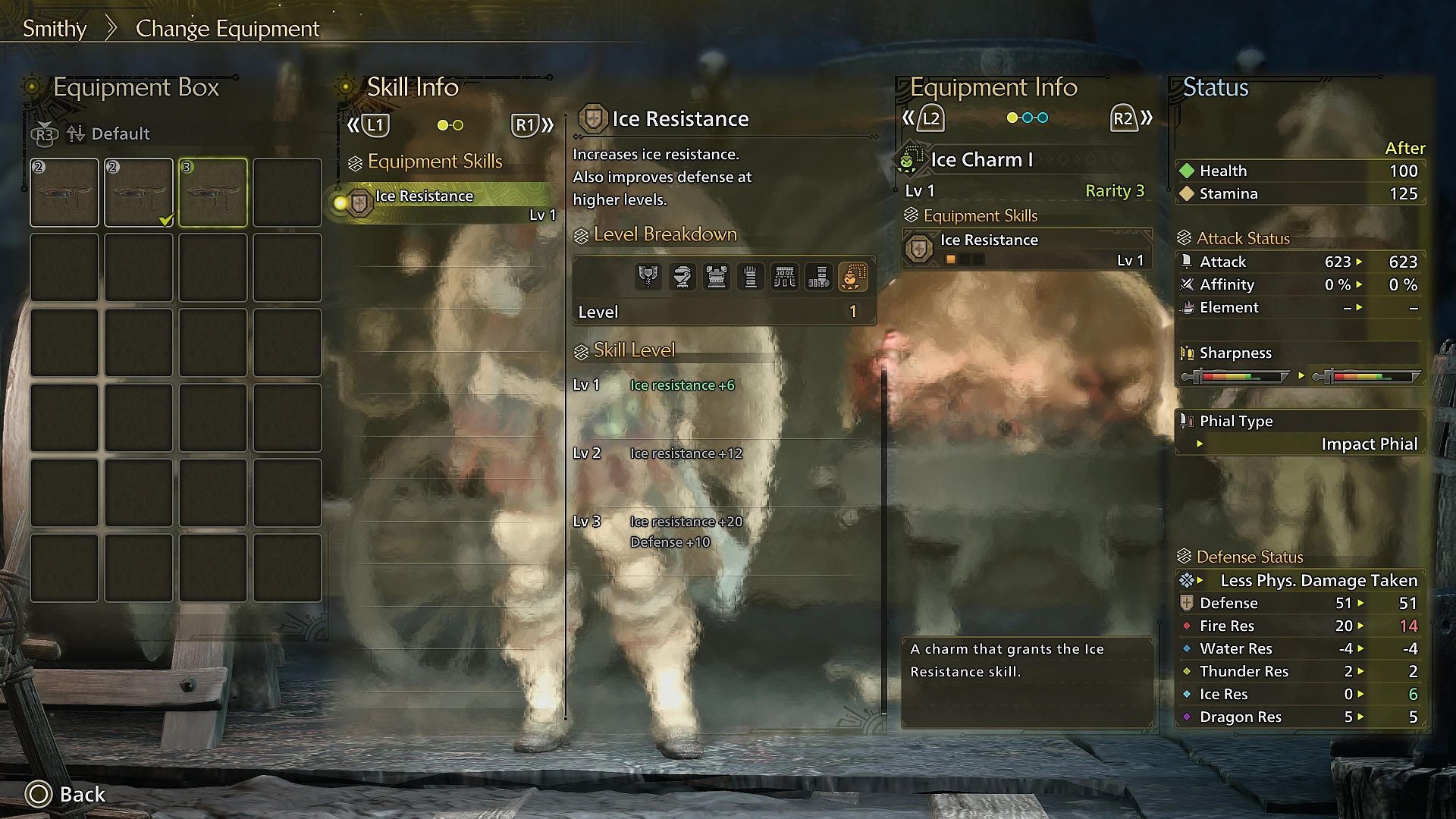Select the arm guard icon in Level Breakdown

point(752,276)
